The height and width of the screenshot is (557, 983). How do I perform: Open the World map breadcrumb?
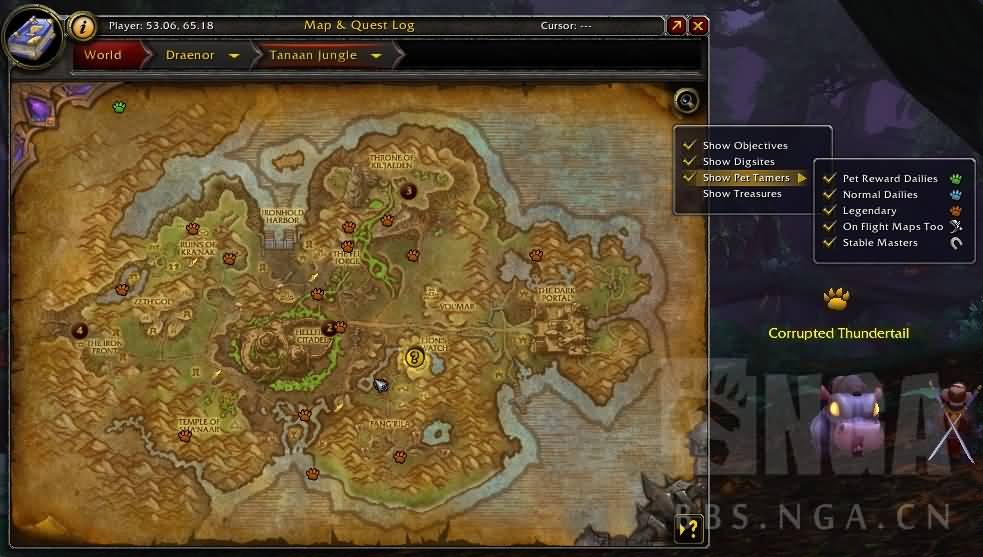(x=103, y=55)
